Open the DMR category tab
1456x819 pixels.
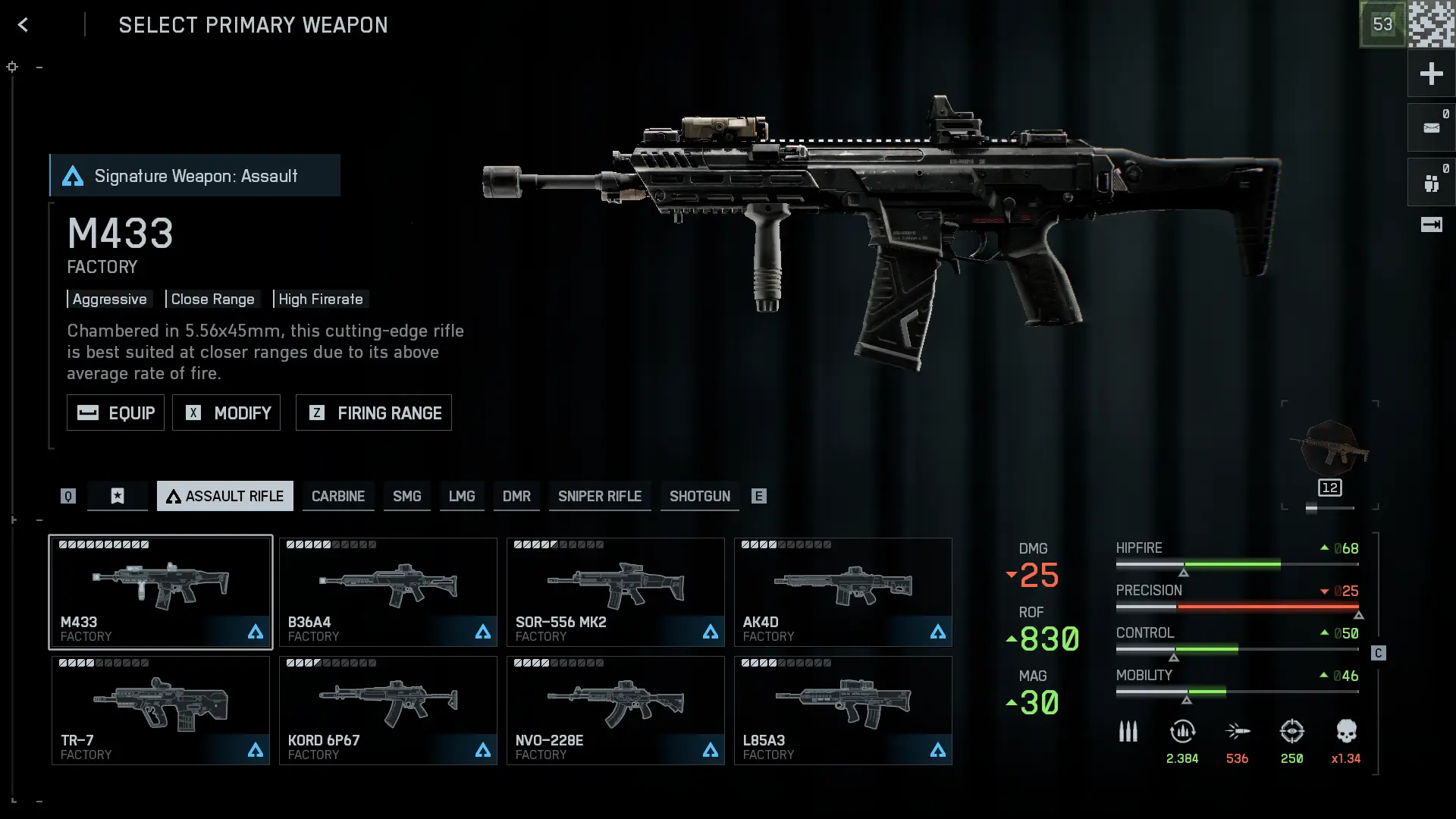pos(516,496)
